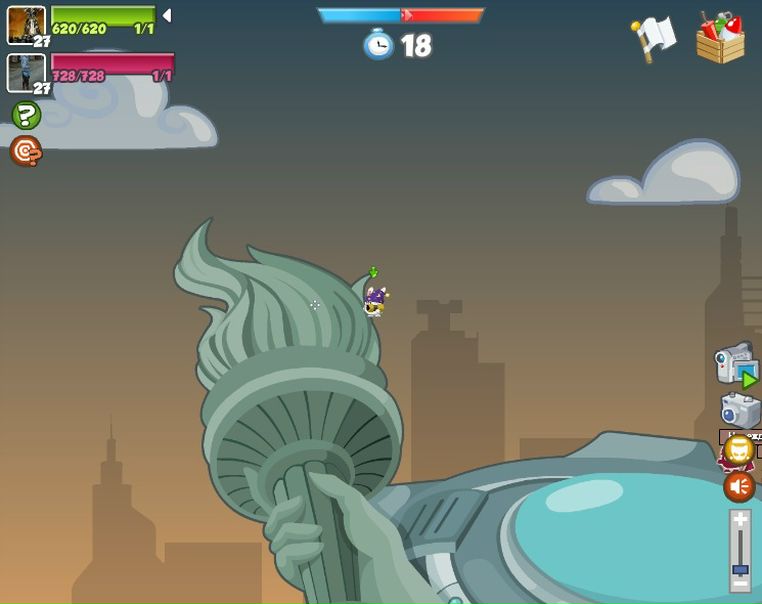Zoom out with the slider minus button
Image resolution: width=762 pixels, height=604 pixels.
click(x=740, y=584)
